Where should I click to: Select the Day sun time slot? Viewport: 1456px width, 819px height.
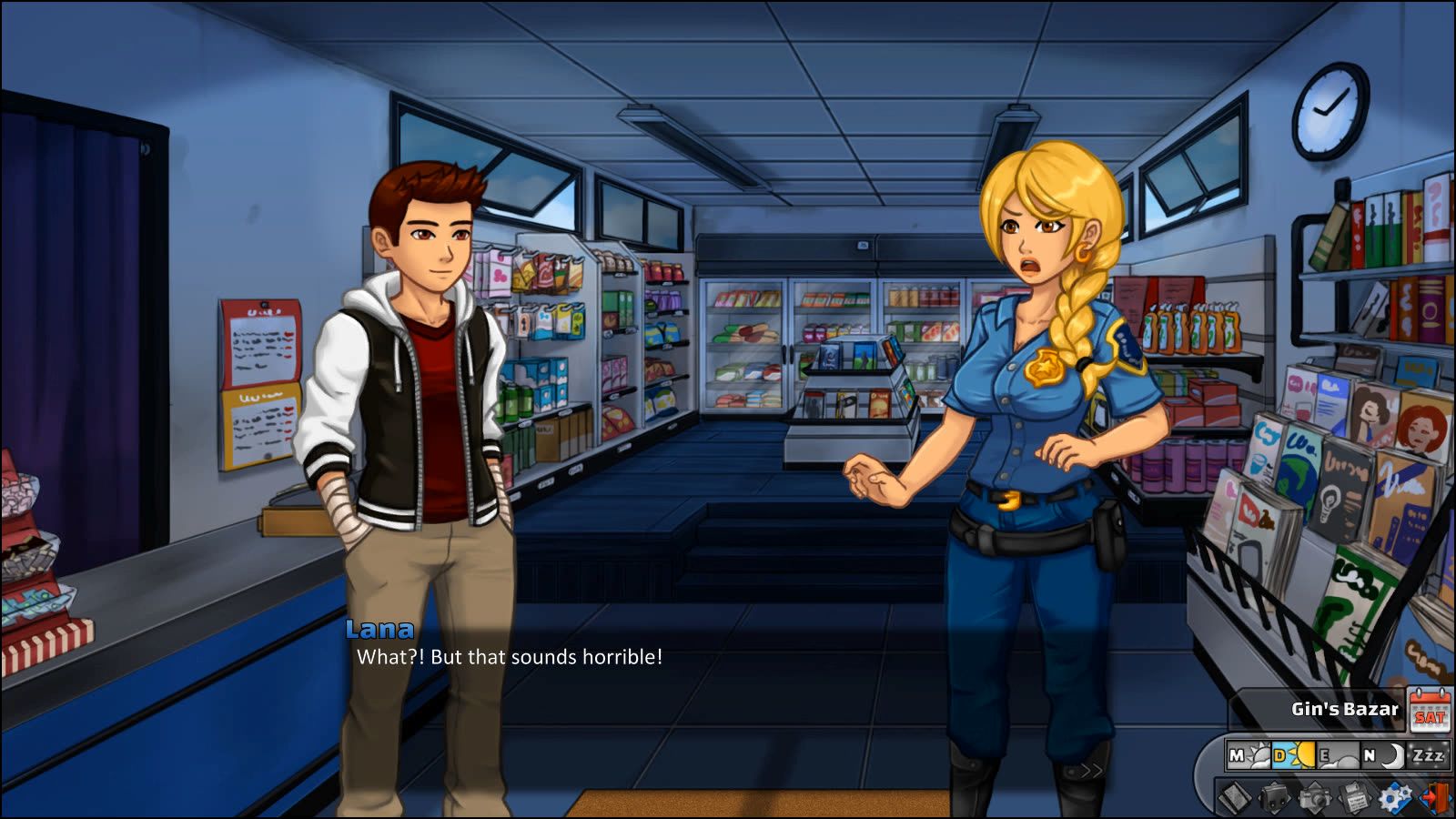click(x=1293, y=755)
